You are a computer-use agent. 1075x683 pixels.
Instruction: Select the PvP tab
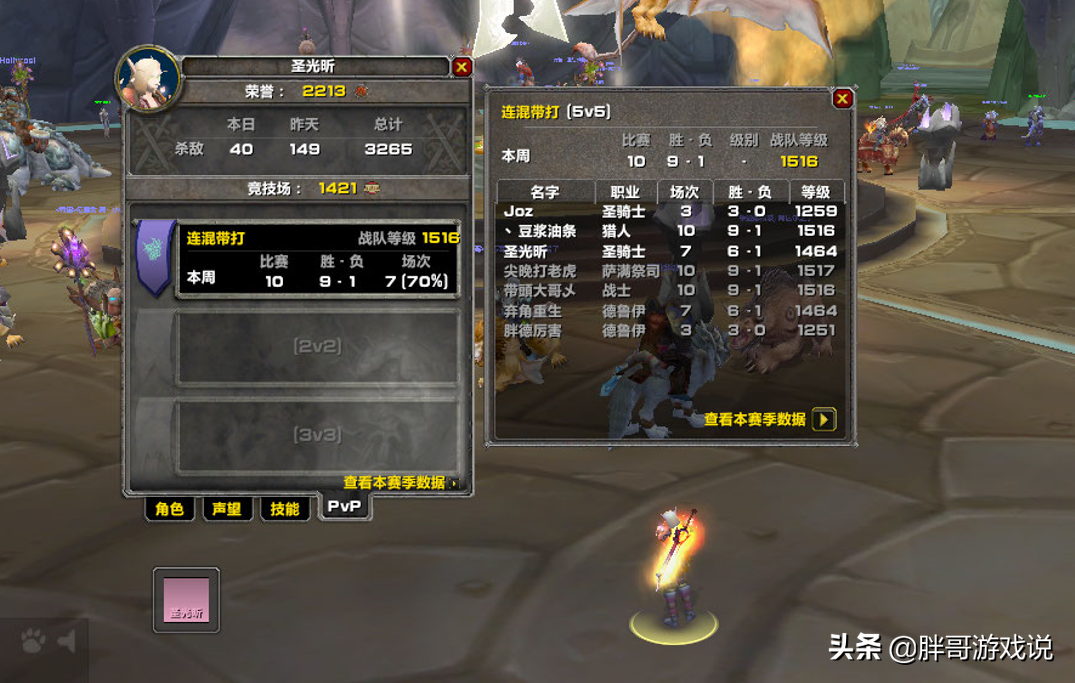[344, 507]
